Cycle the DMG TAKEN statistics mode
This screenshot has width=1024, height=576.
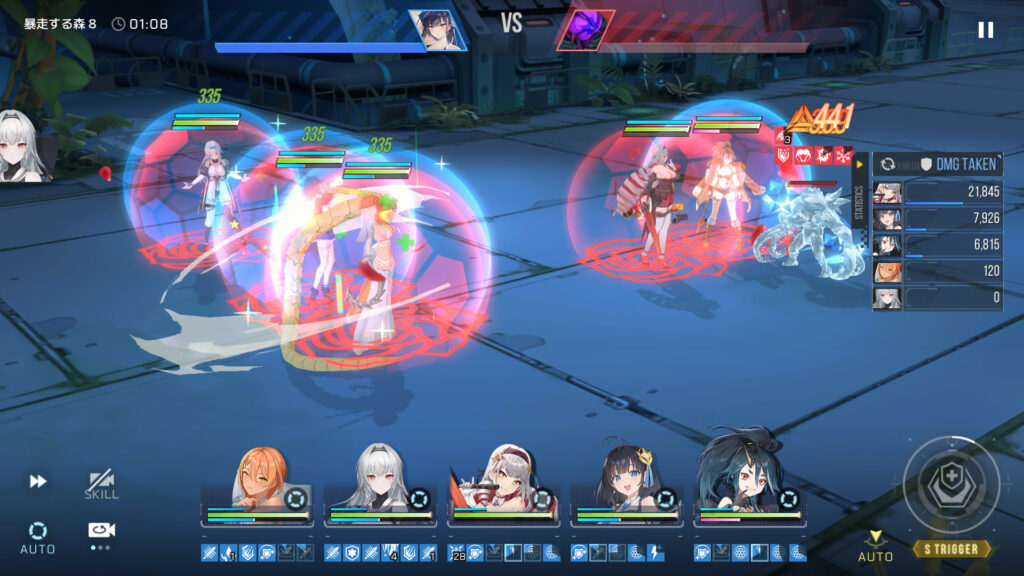(887, 164)
